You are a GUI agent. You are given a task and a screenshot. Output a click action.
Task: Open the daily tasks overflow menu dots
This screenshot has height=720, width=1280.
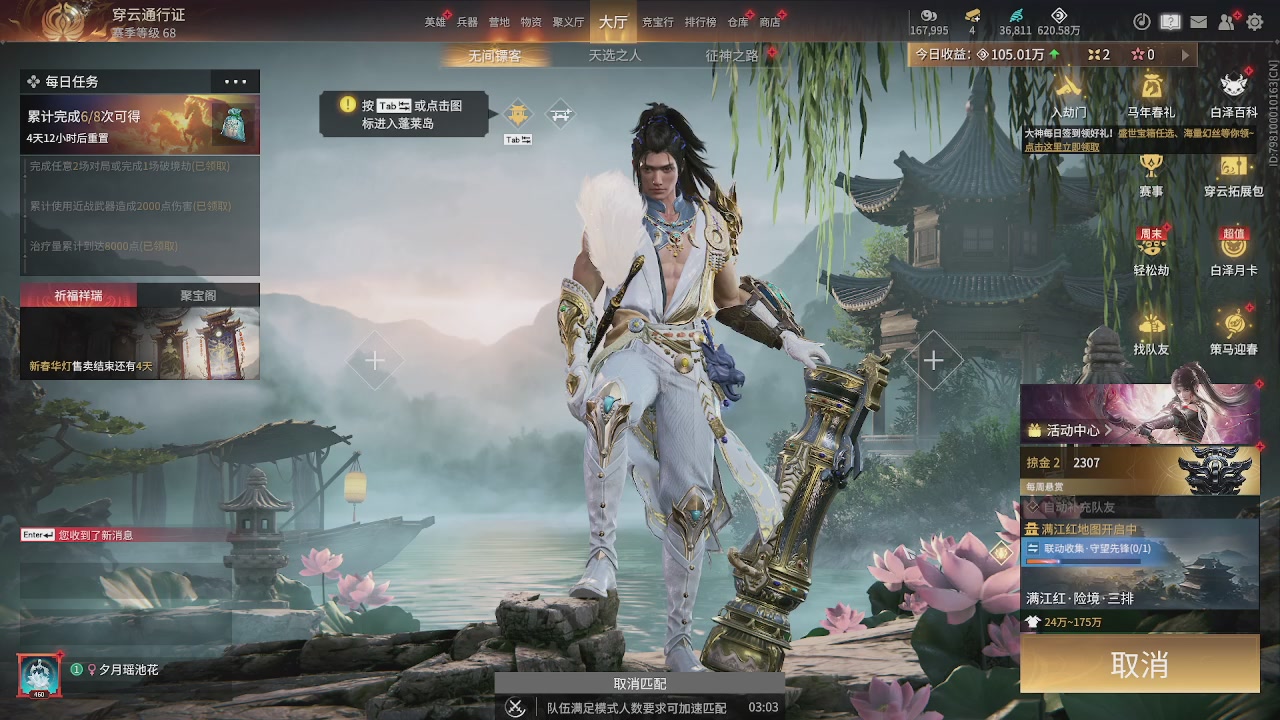tap(235, 80)
